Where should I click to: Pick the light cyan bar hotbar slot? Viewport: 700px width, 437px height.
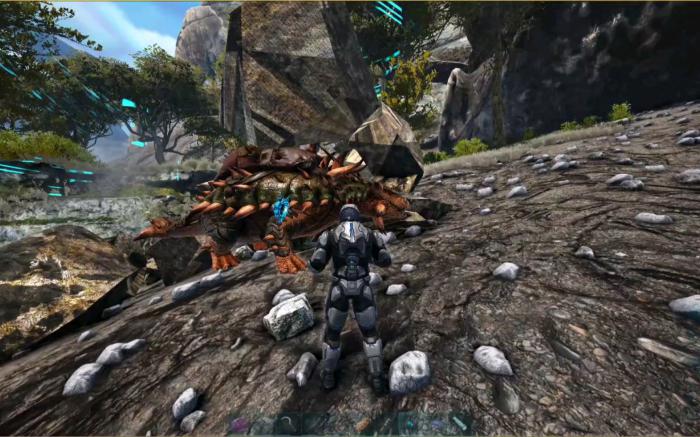point(459,423)
